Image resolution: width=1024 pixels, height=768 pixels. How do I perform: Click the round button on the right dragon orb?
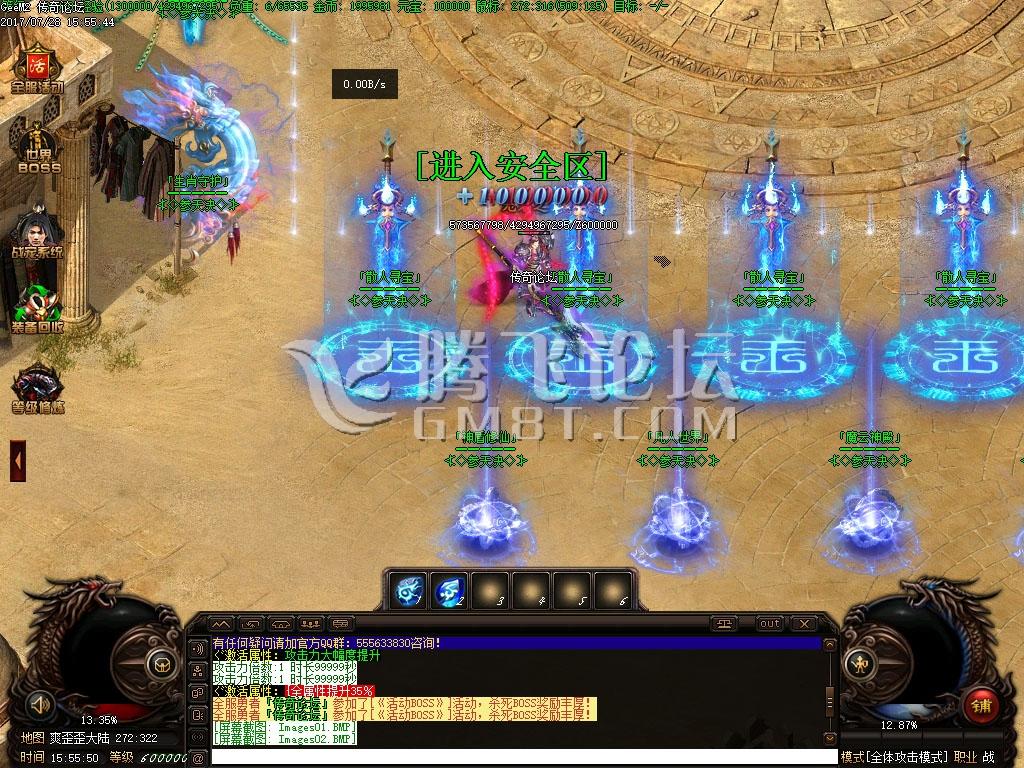coord(858,662)
